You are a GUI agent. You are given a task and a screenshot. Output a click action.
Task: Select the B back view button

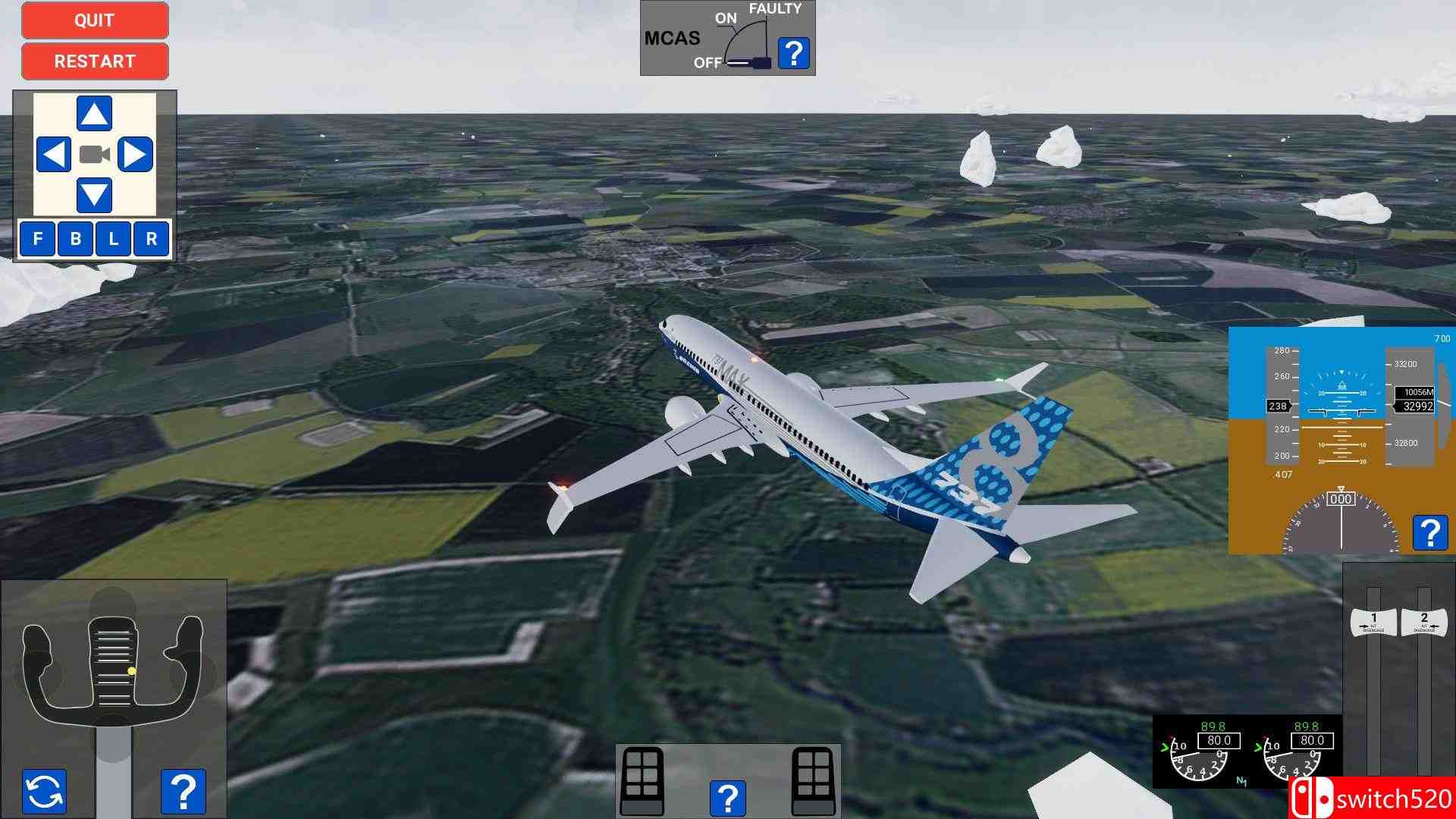pyautogui.click(x=74, y=239)
